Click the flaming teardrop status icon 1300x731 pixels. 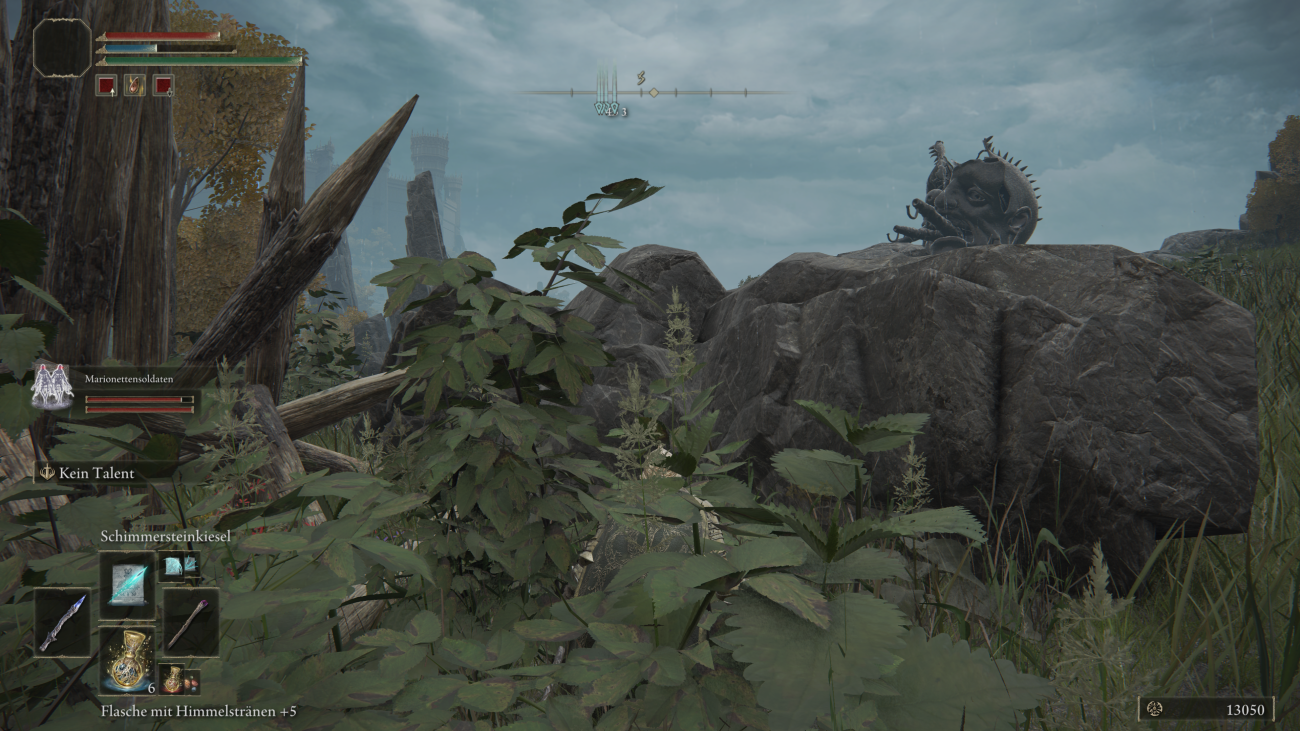tap(134, 85)
